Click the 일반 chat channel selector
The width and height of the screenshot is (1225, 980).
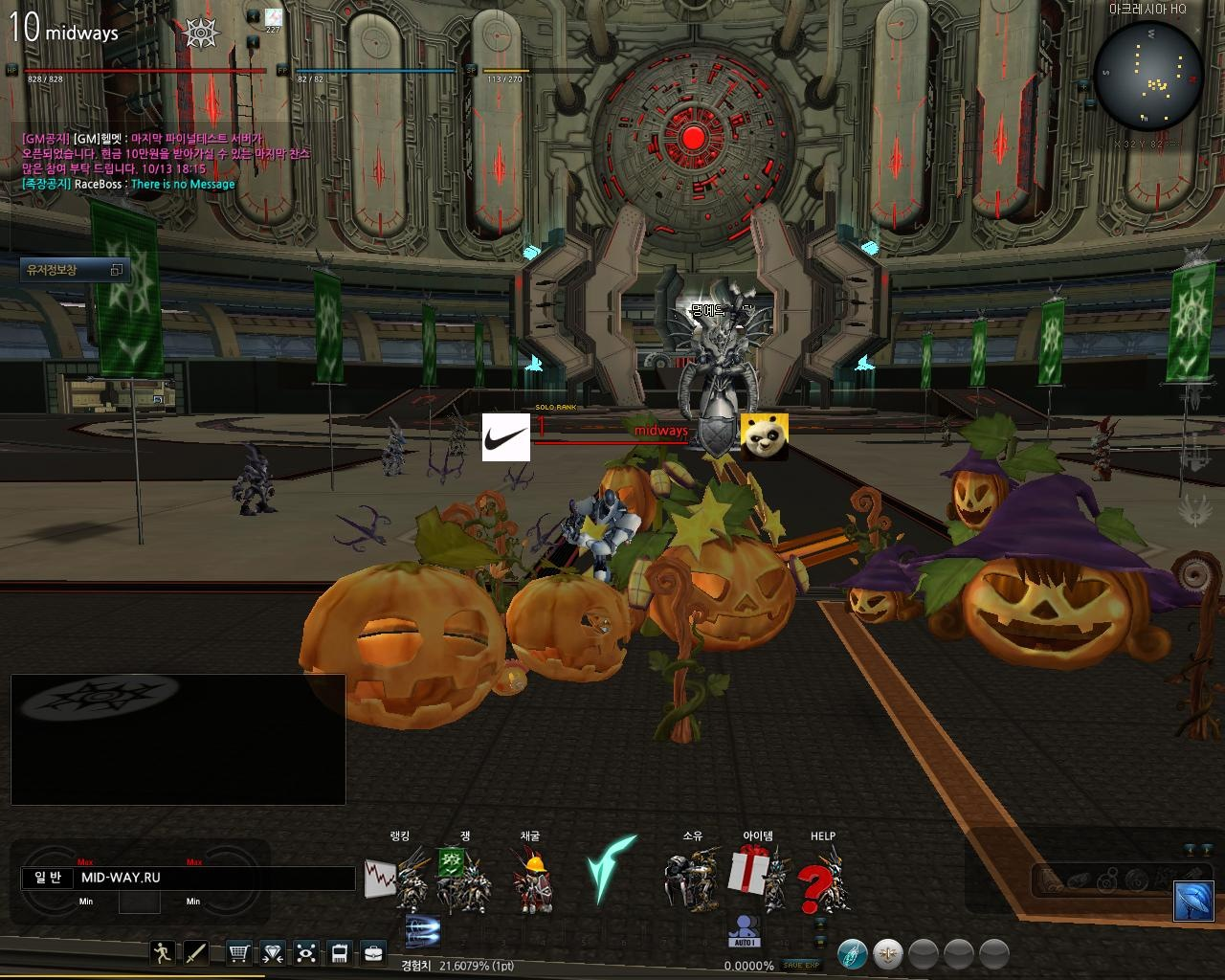pyautogui.click(x=48, y=878)
